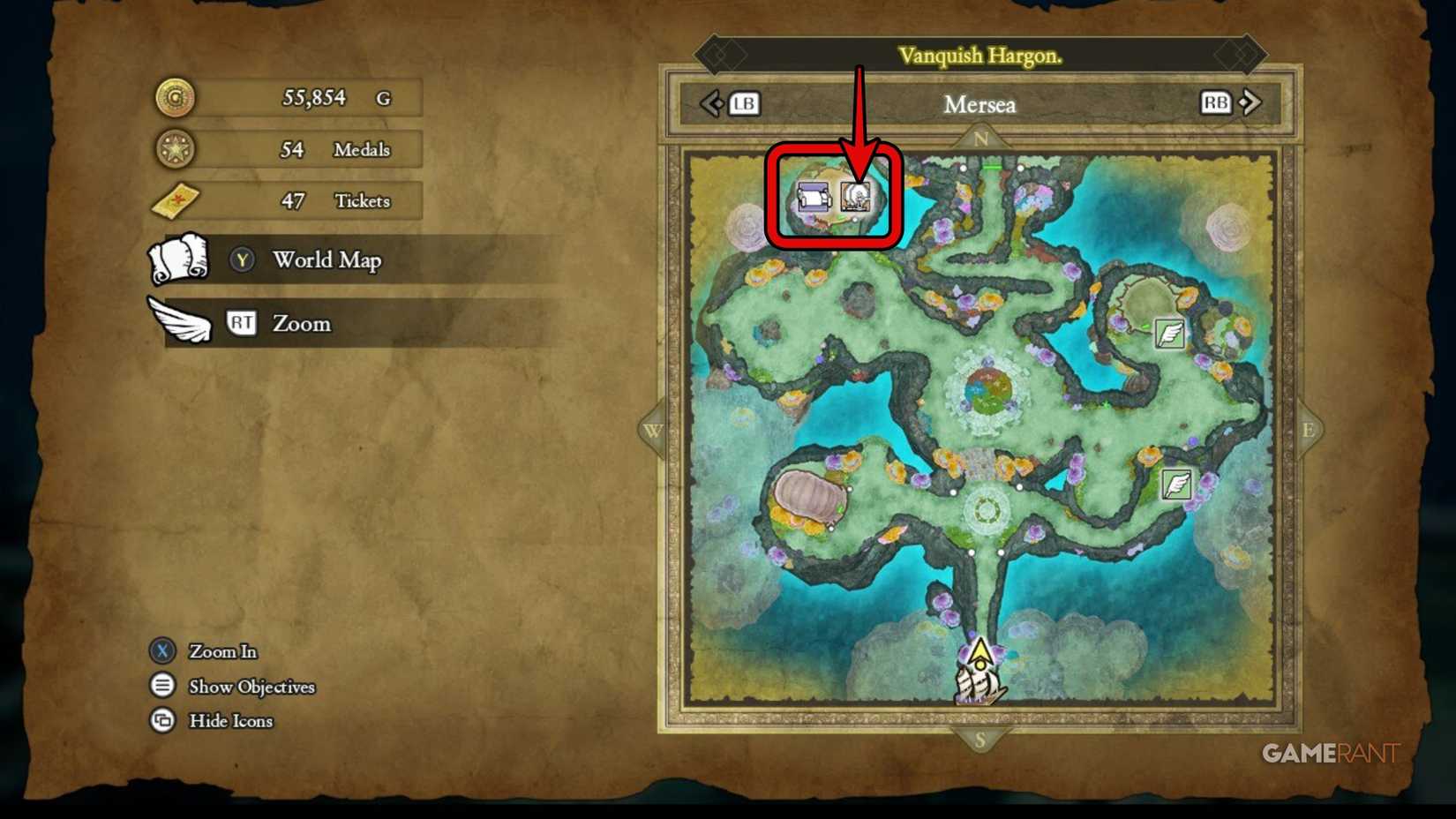Click the World Map scroll icon
Screen dimensions: 1456x819
[x=176, y=259]
